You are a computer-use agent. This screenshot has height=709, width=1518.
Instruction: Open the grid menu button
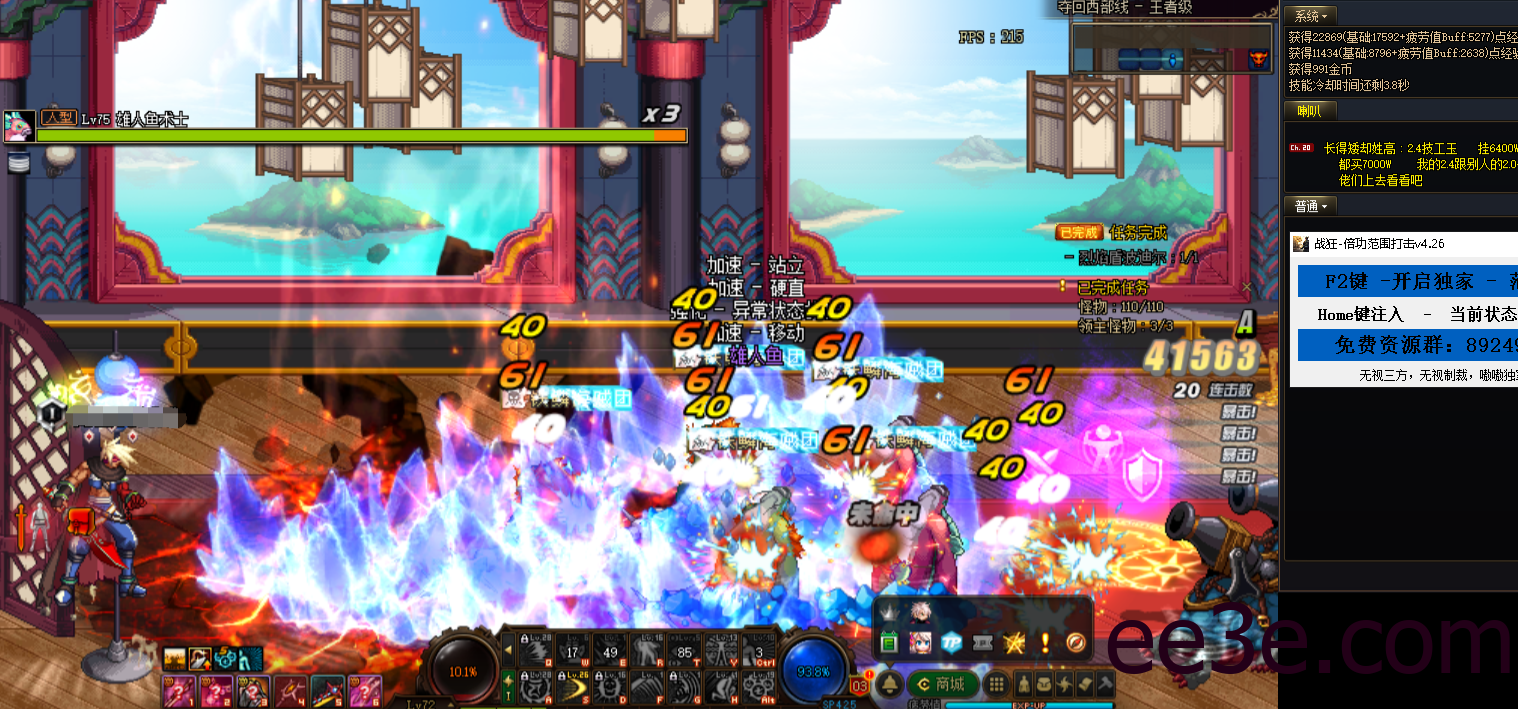click(996, 685)
